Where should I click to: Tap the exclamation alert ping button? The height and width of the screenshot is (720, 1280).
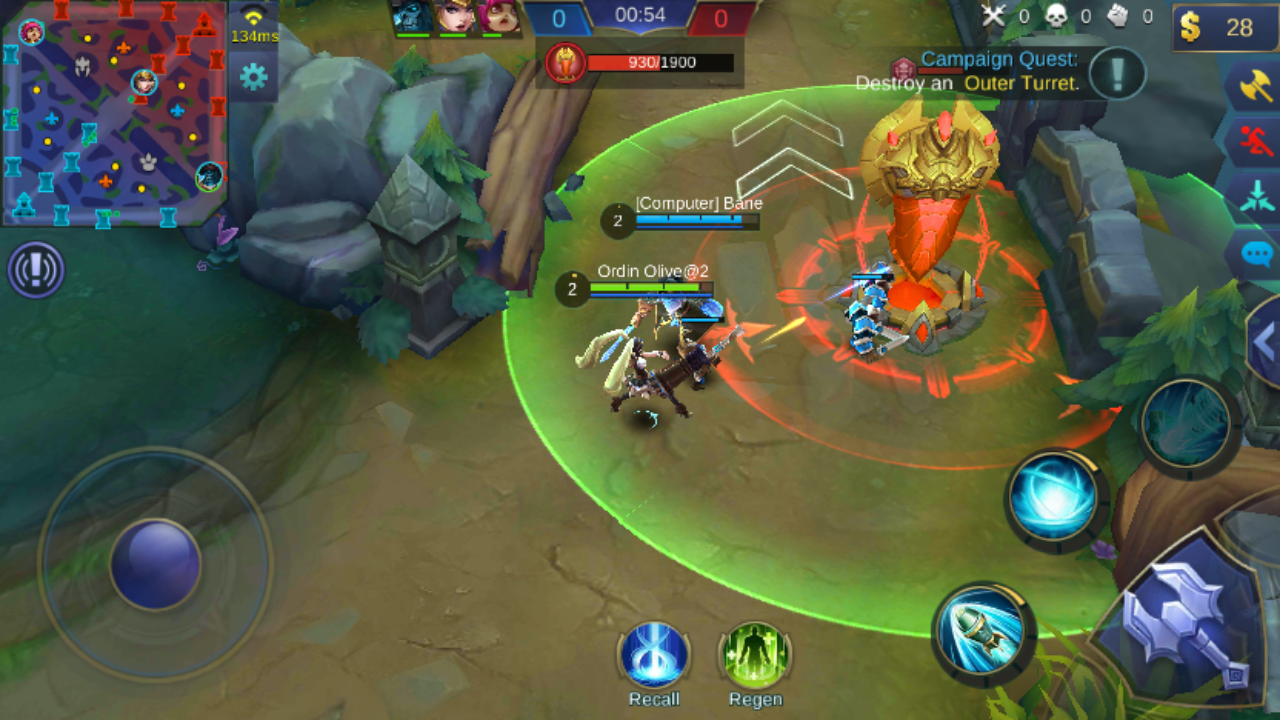(36, 270)
